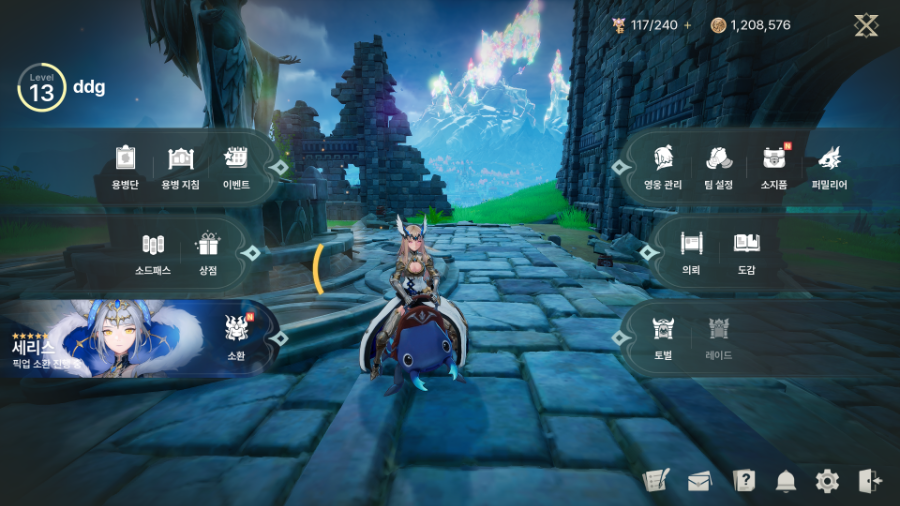Image resolution: width=900 pixels, height=506 pixels.
Task: Open the bell notifications icon
Action: [786, 481]
